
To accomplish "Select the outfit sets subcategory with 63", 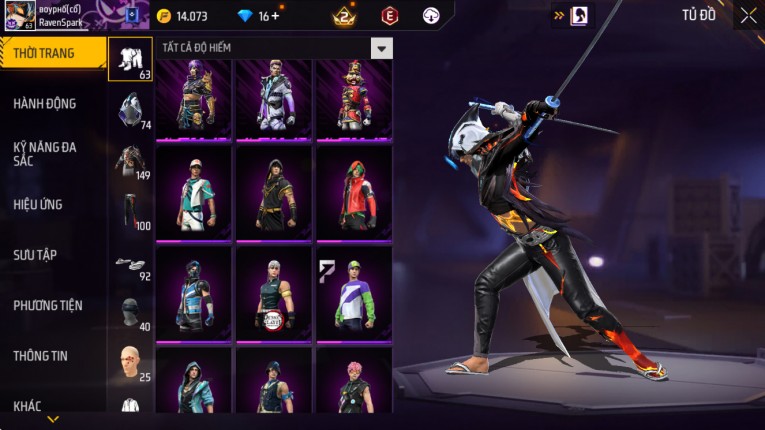I will tap(131, 60).
